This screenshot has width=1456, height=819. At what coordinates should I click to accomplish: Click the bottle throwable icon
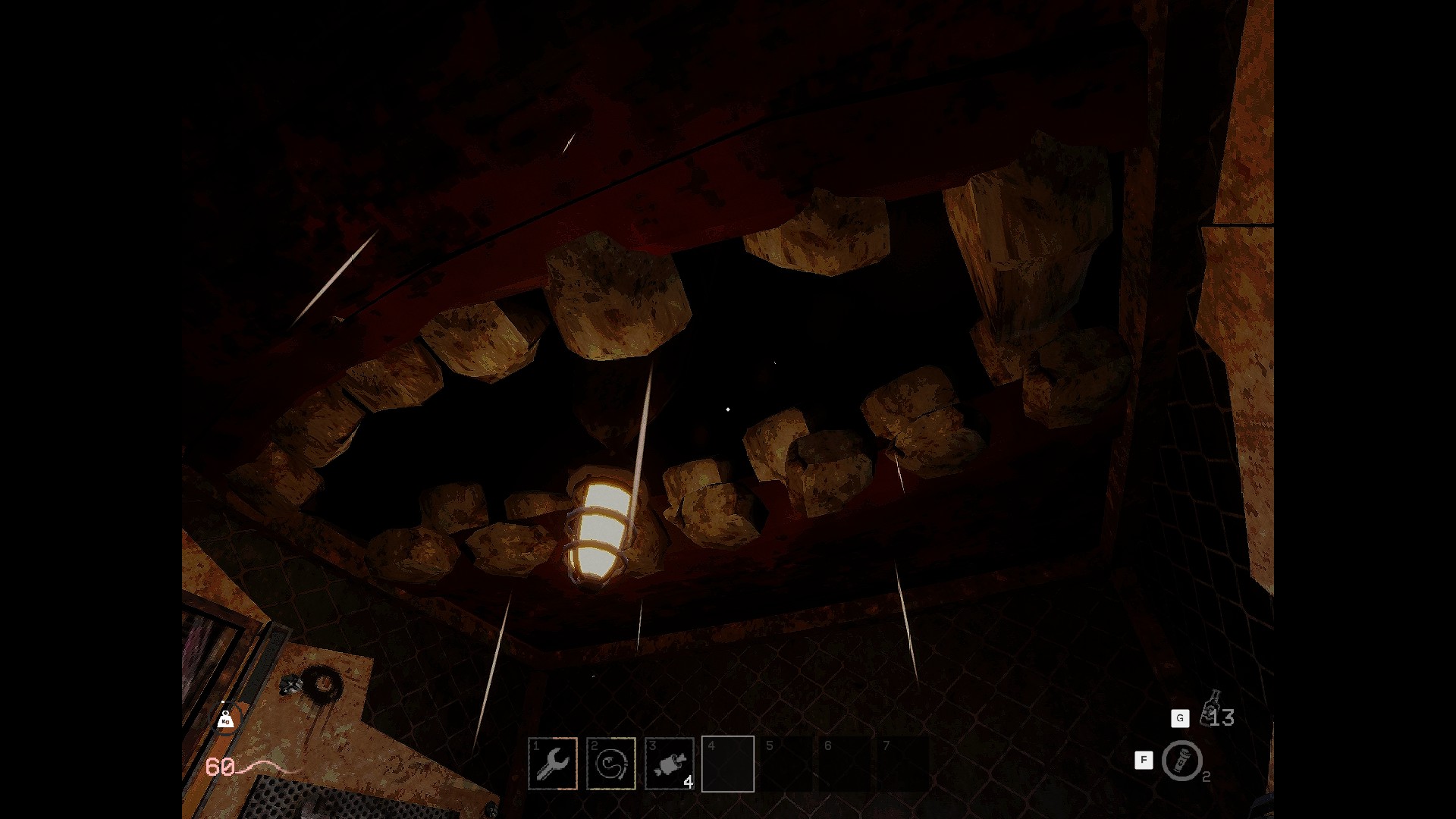pos(1211,707)
